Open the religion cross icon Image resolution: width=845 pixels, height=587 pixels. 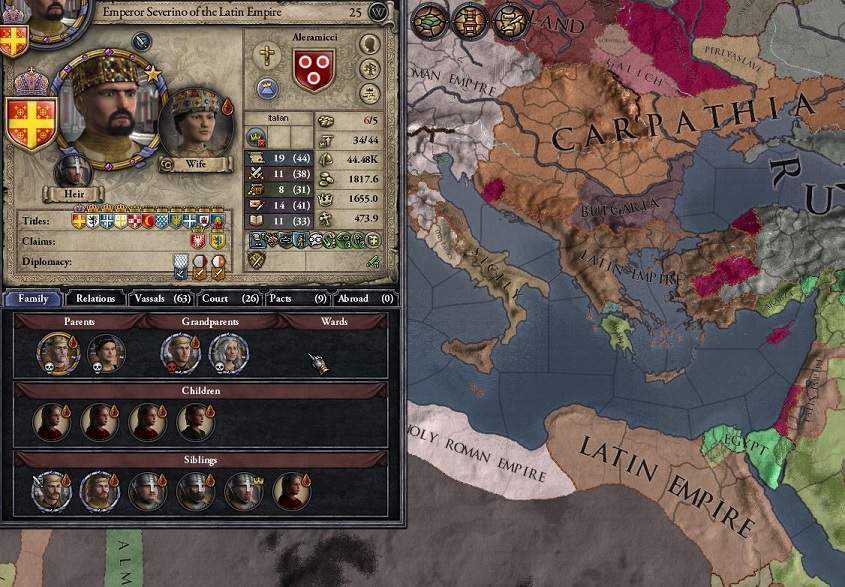267,56
